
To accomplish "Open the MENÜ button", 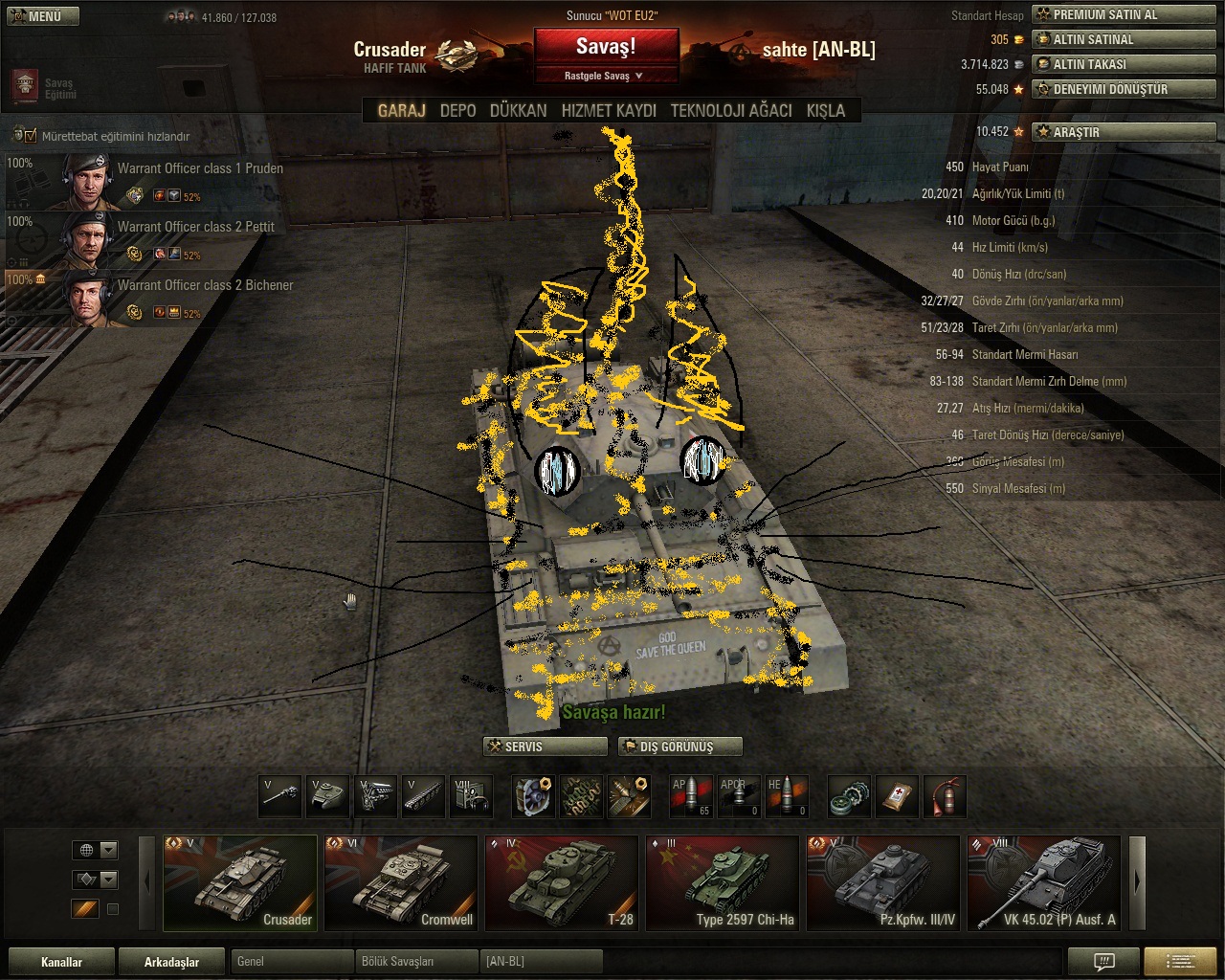I will [x=42, y=16].
